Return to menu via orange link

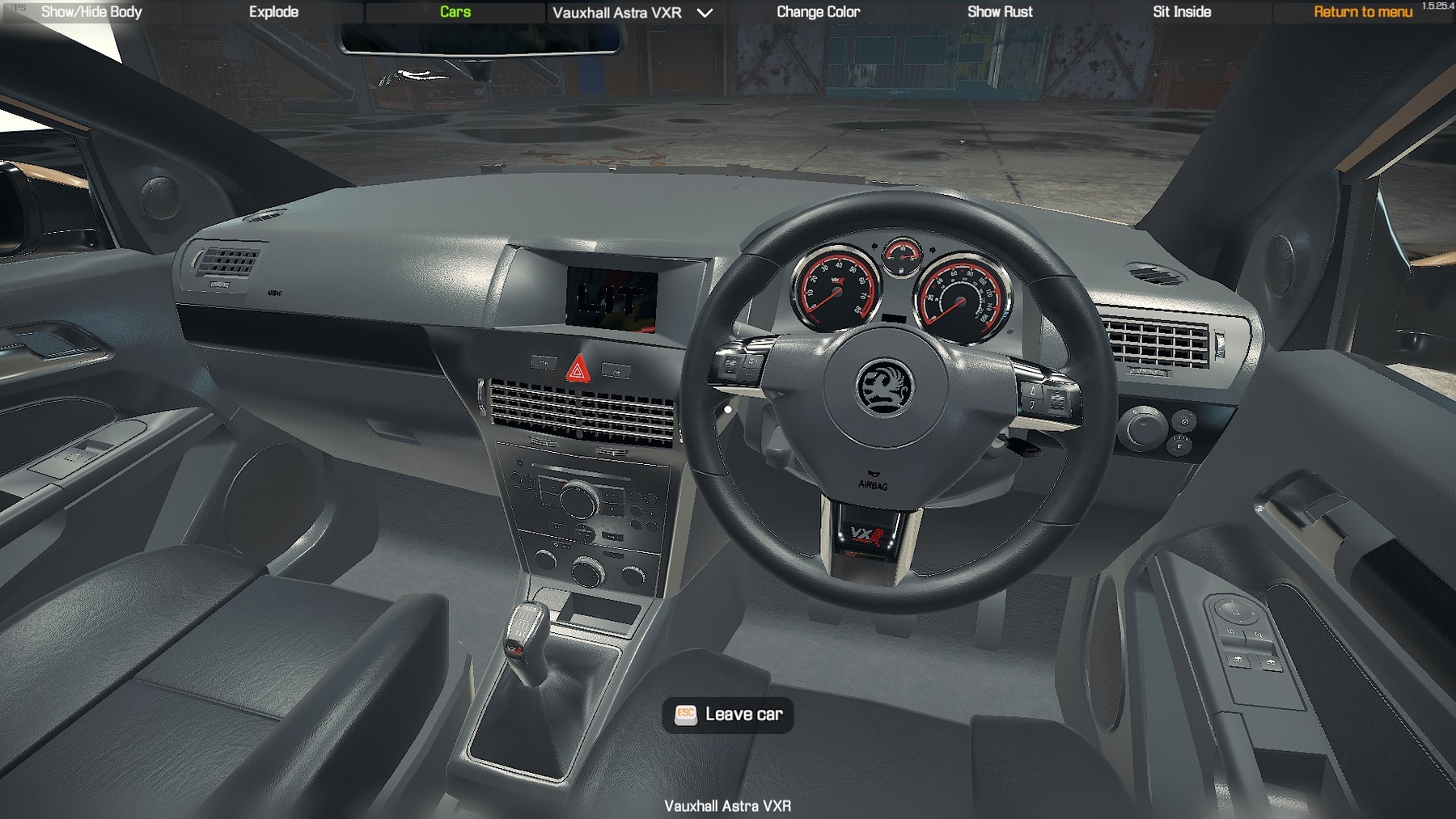[1363, 12]
